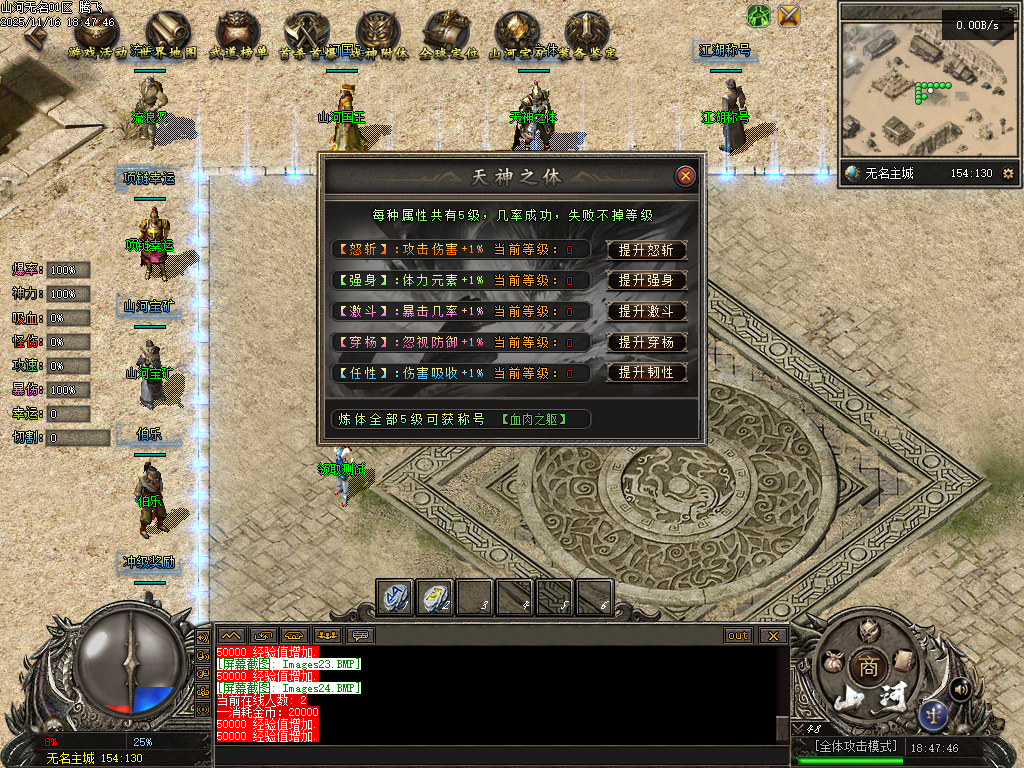Choose the 提升韧性 button
Screen dimensions: 1024x768
pyautogui.click(x=646, y=372)
